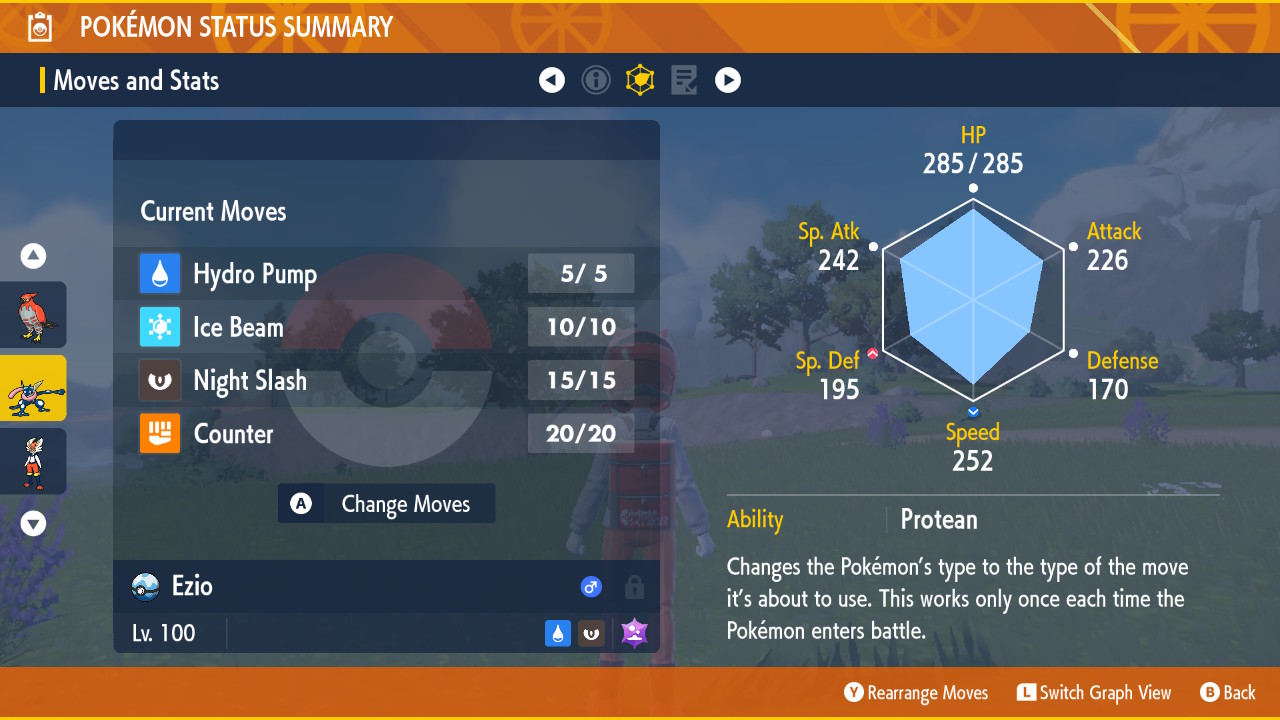Select the Moves and Stats hexagon tab
The height and width of the screenshot is (720, 1280).
[x=640, y=80]
